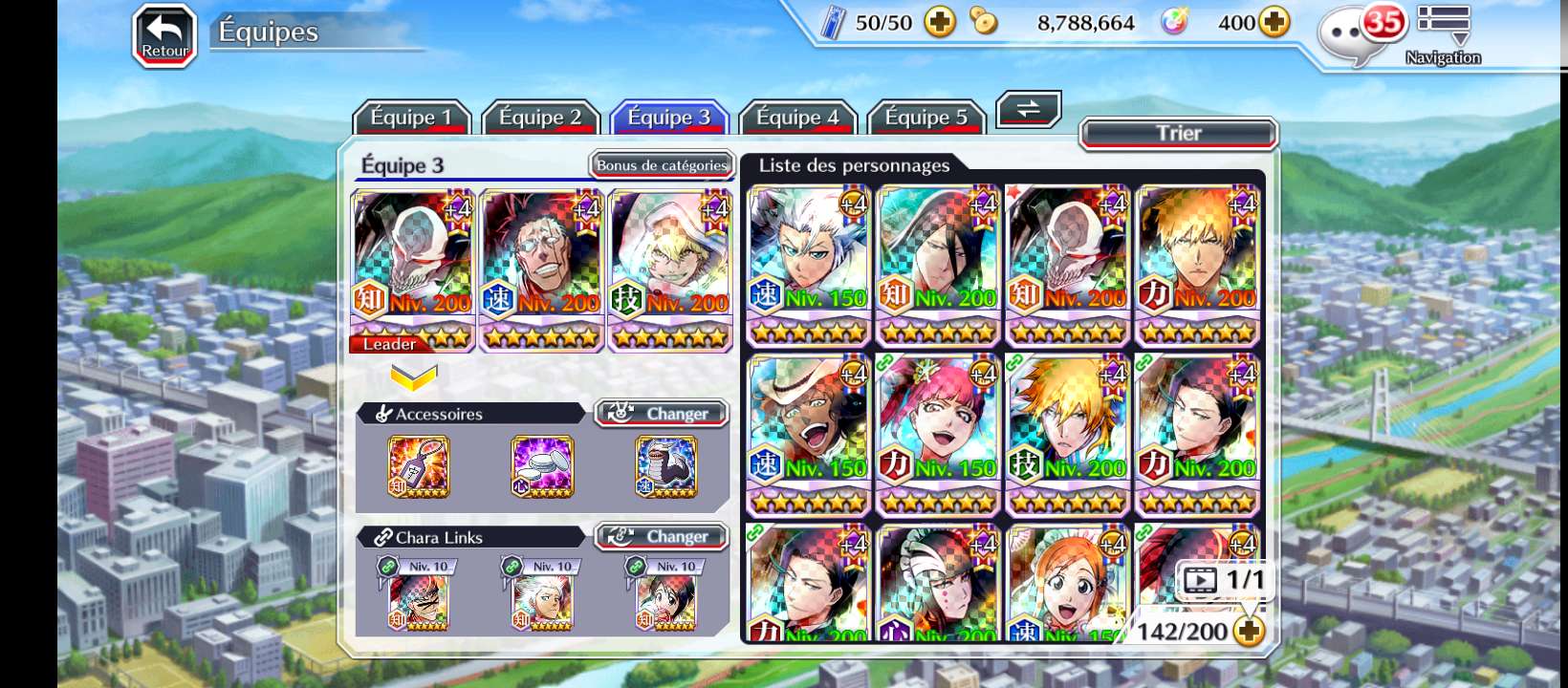Image resolution: width=1568 pixels, height=688 pixels.
Task: Select the Leader character in Équipe 3
Action: (x=413, y=269)
